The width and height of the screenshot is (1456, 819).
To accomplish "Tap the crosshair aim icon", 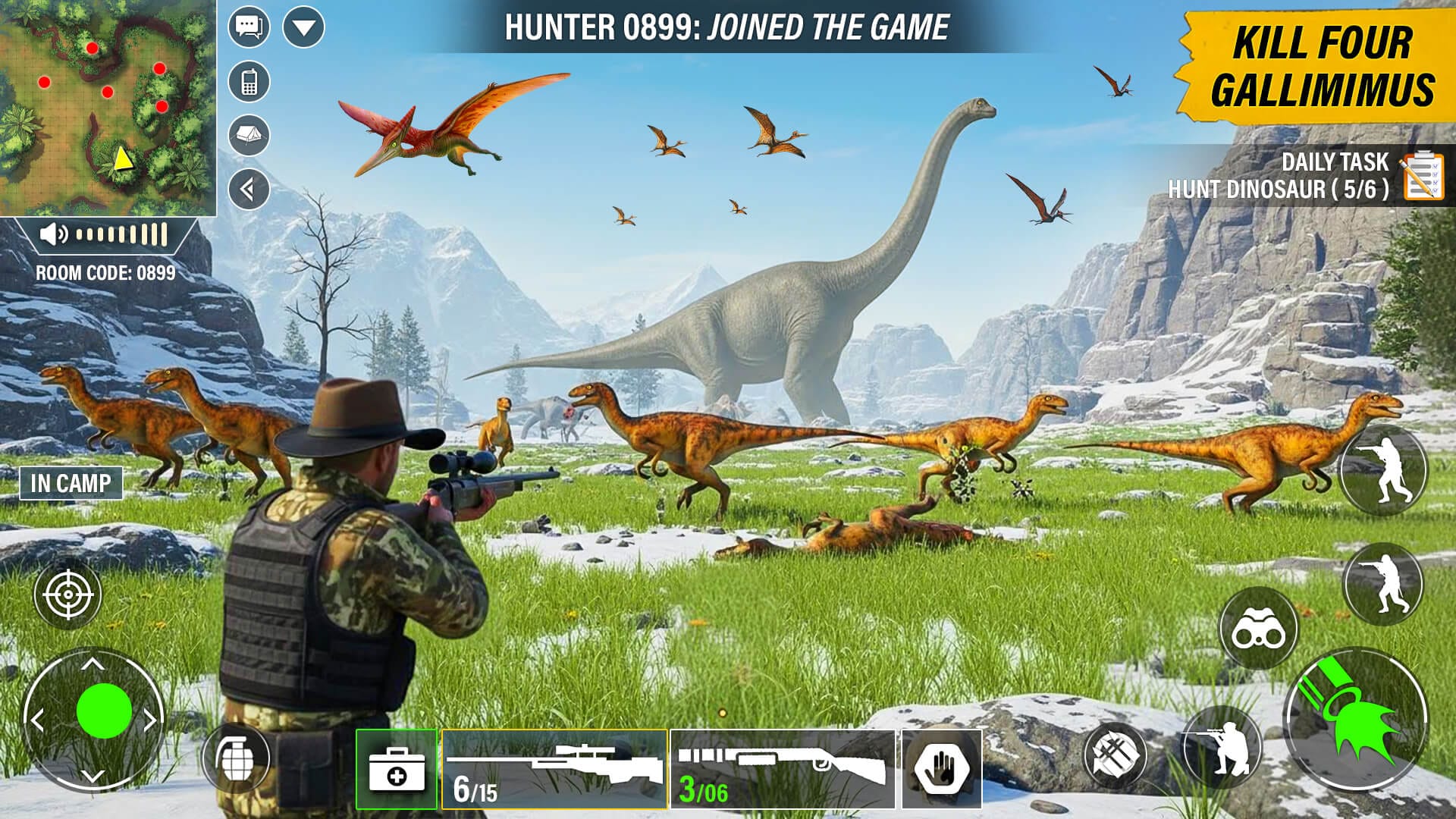I will tap(67, 594).
